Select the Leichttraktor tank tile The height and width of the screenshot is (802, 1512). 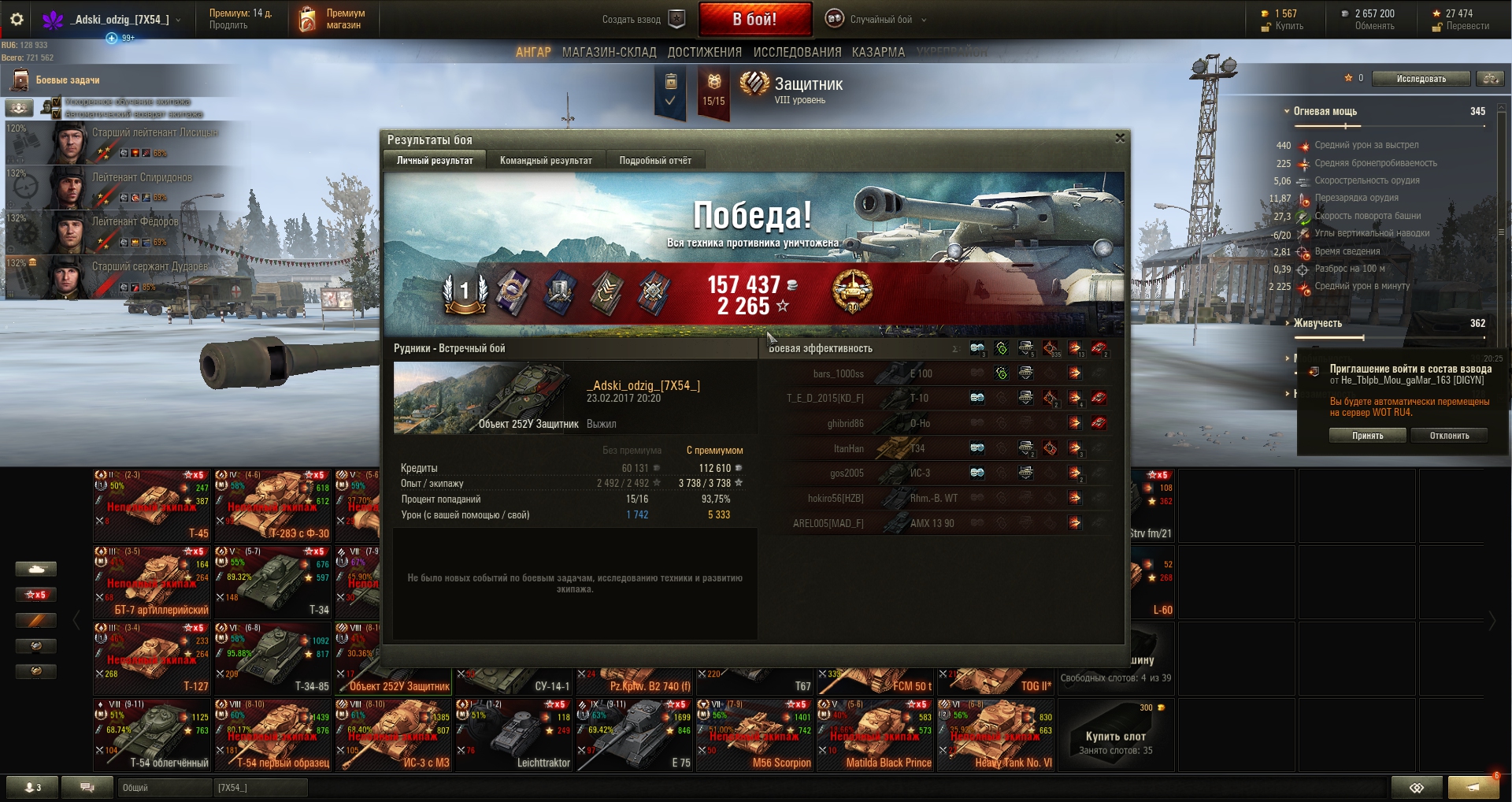pyautogui.click(x=514, y=735)
